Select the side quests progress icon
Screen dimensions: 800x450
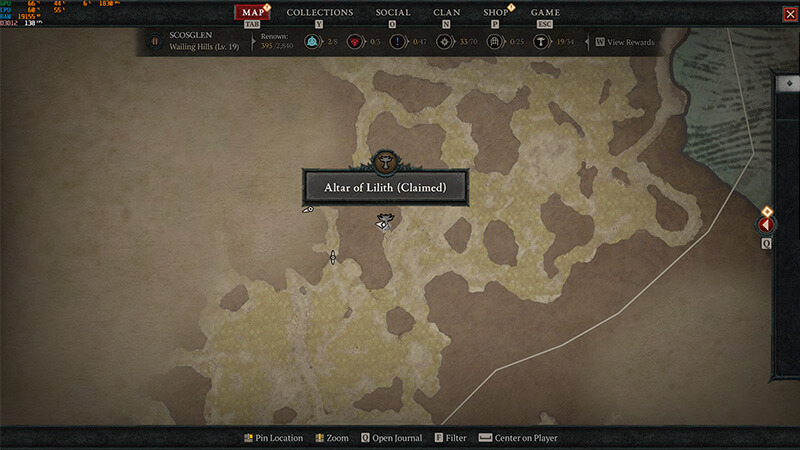click(x=398, y=43)
